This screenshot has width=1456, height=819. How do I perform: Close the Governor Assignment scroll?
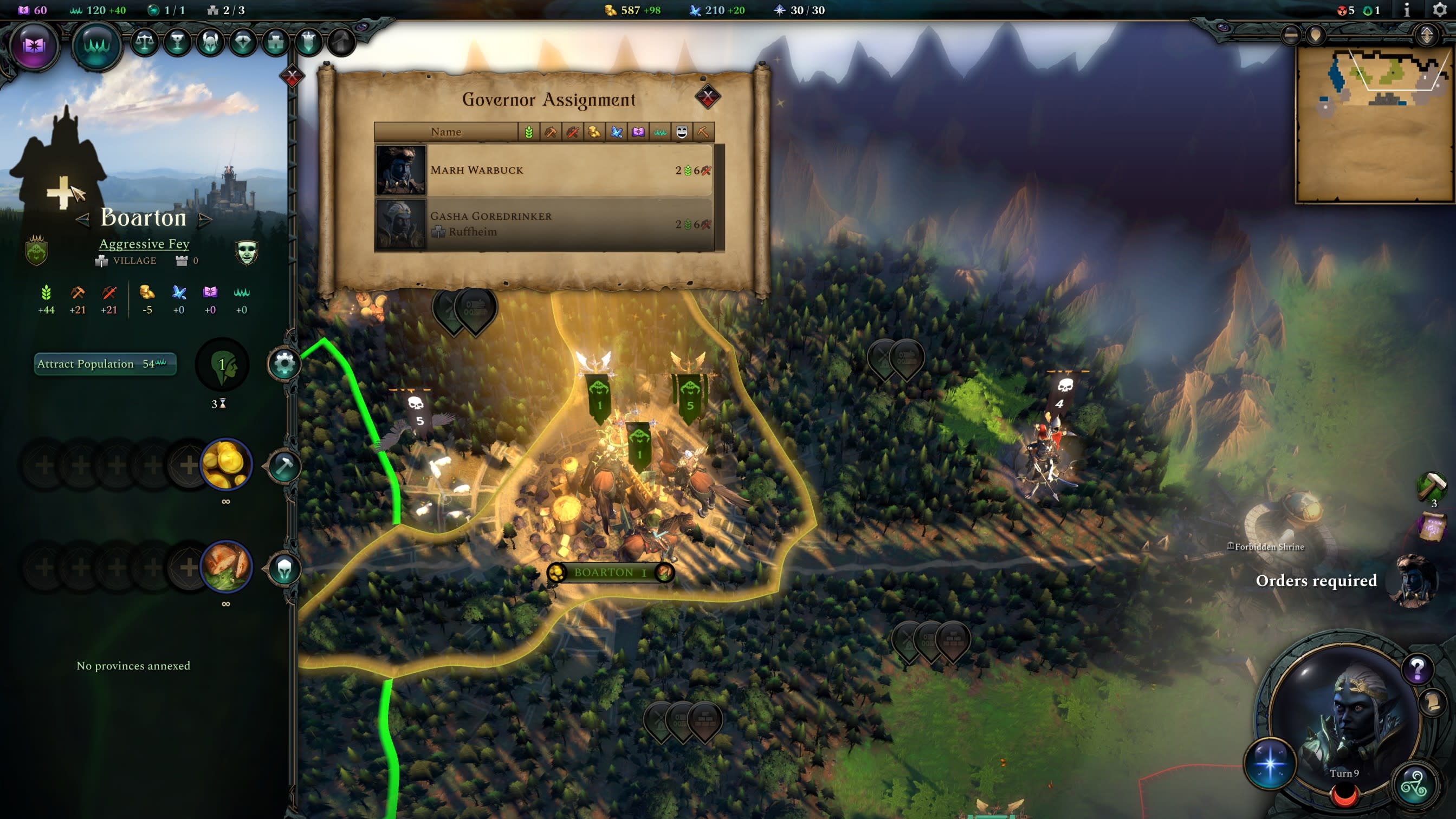click(707, 97)
